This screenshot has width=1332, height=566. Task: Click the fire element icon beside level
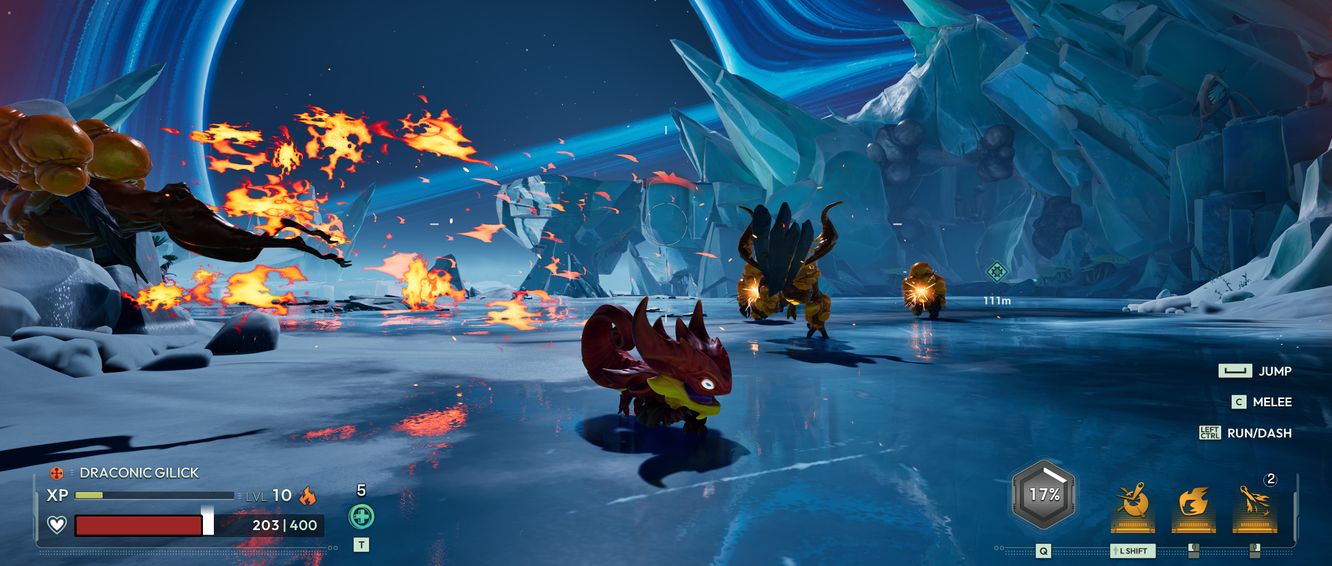[308, 495]
